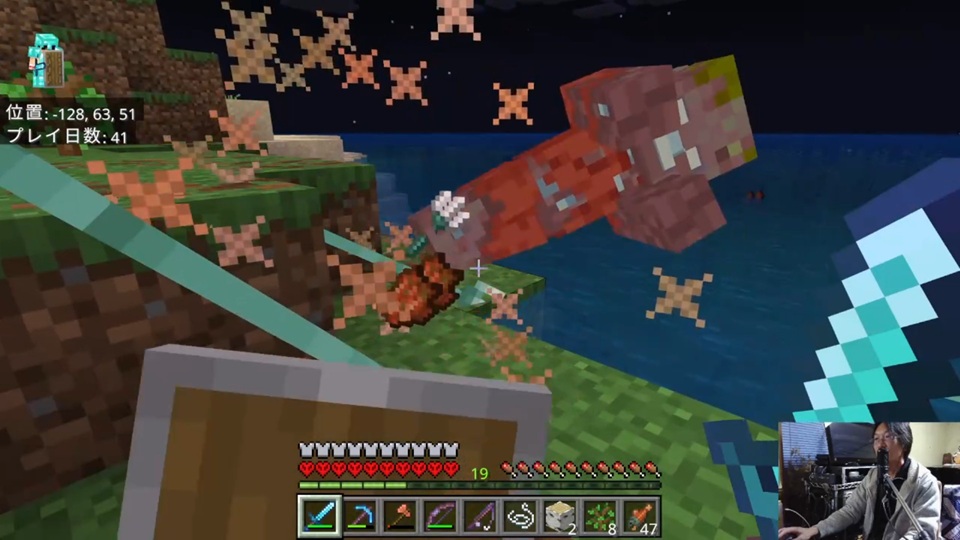Click the armored player avatar display

click(x=45, y=58)
